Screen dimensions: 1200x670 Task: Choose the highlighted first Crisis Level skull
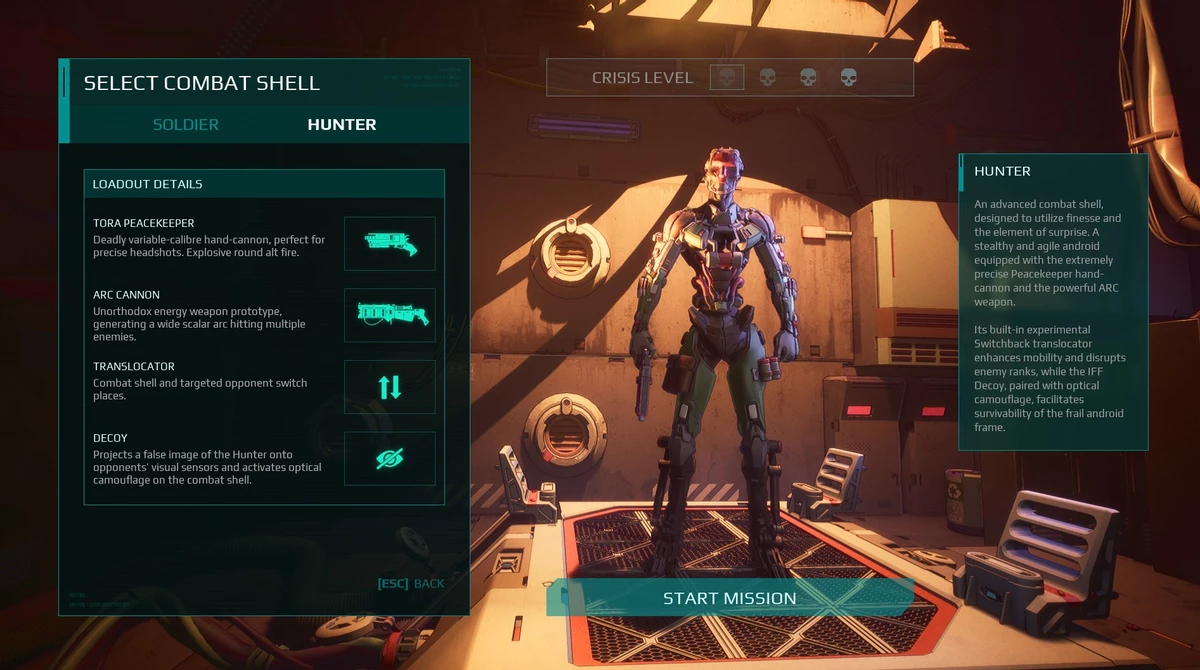click(727, 77)
